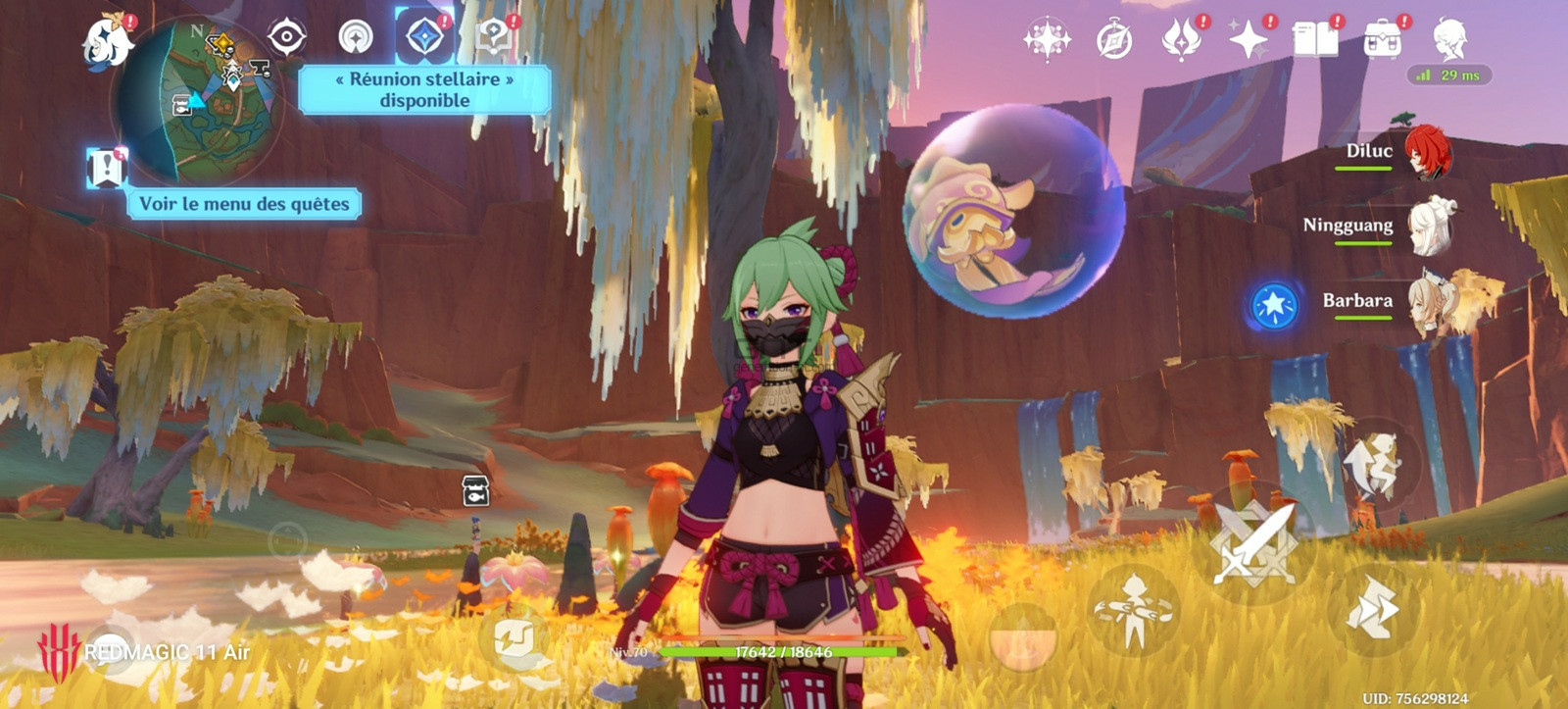Open the quest menu exclamation icon
The image size is (1568, 709).
click(107, 168)
